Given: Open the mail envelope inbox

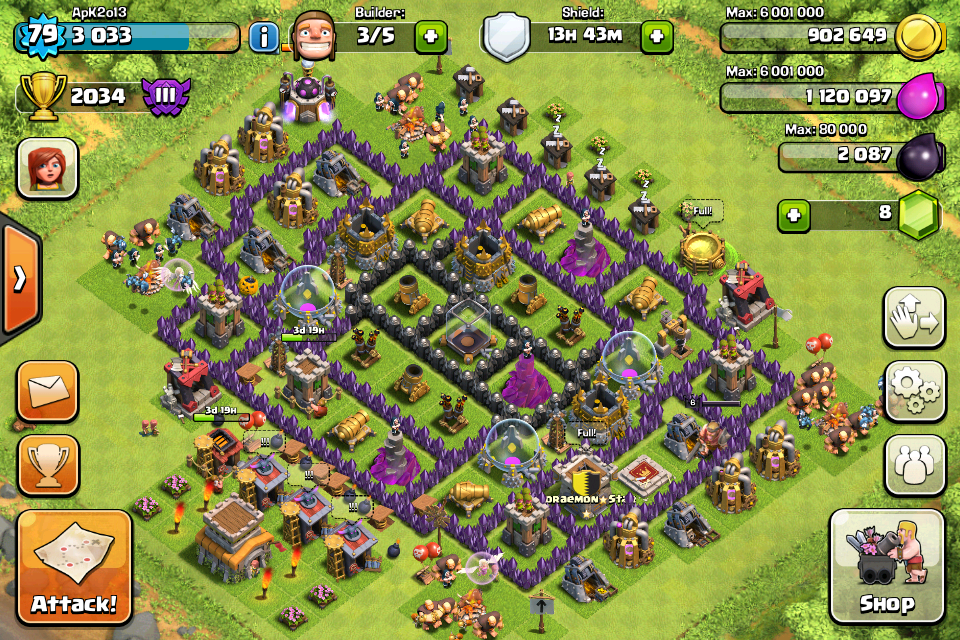Looking at the screenshot, I should [47, 391].
